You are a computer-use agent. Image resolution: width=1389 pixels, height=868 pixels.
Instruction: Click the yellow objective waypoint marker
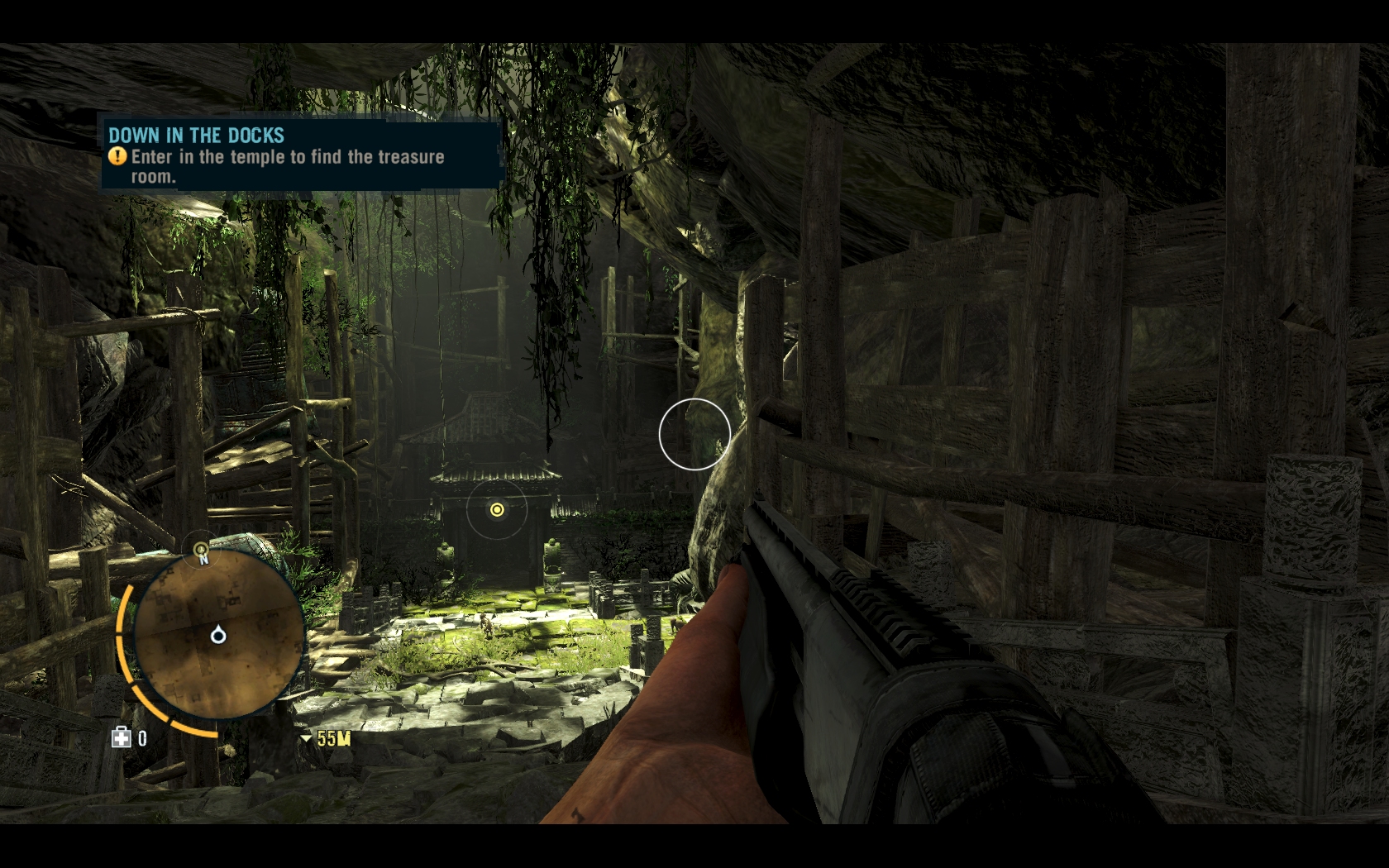497,510
